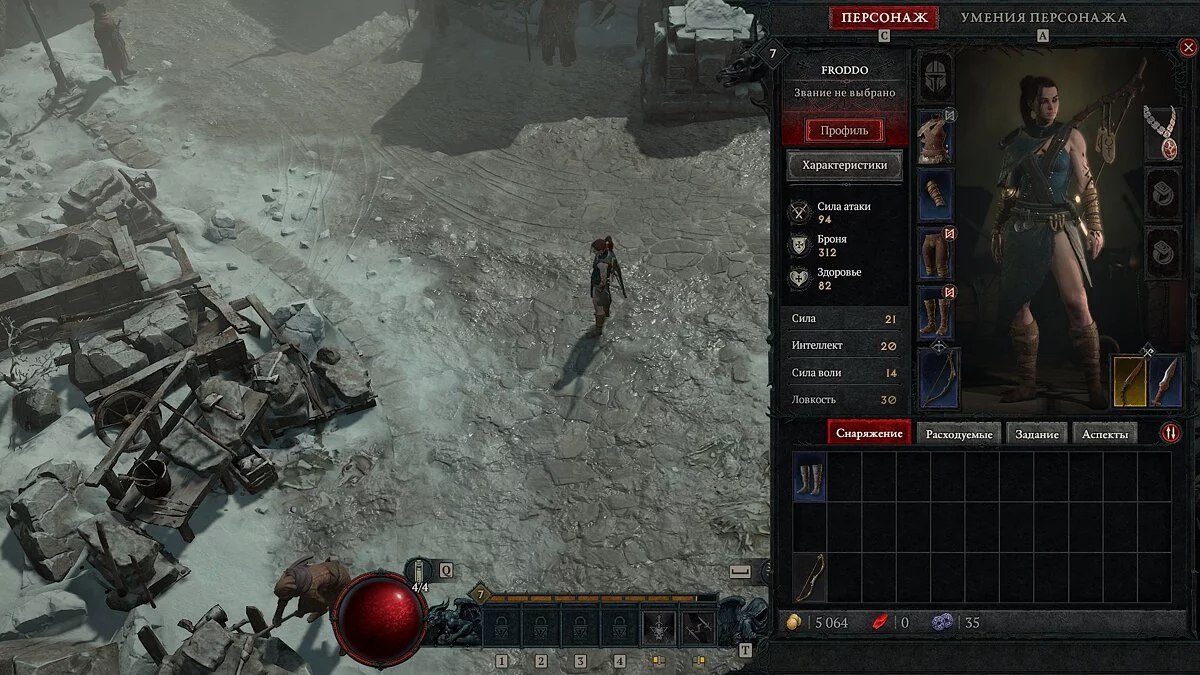
Task: Select the equipped boots slot
Action: (936, 313)
